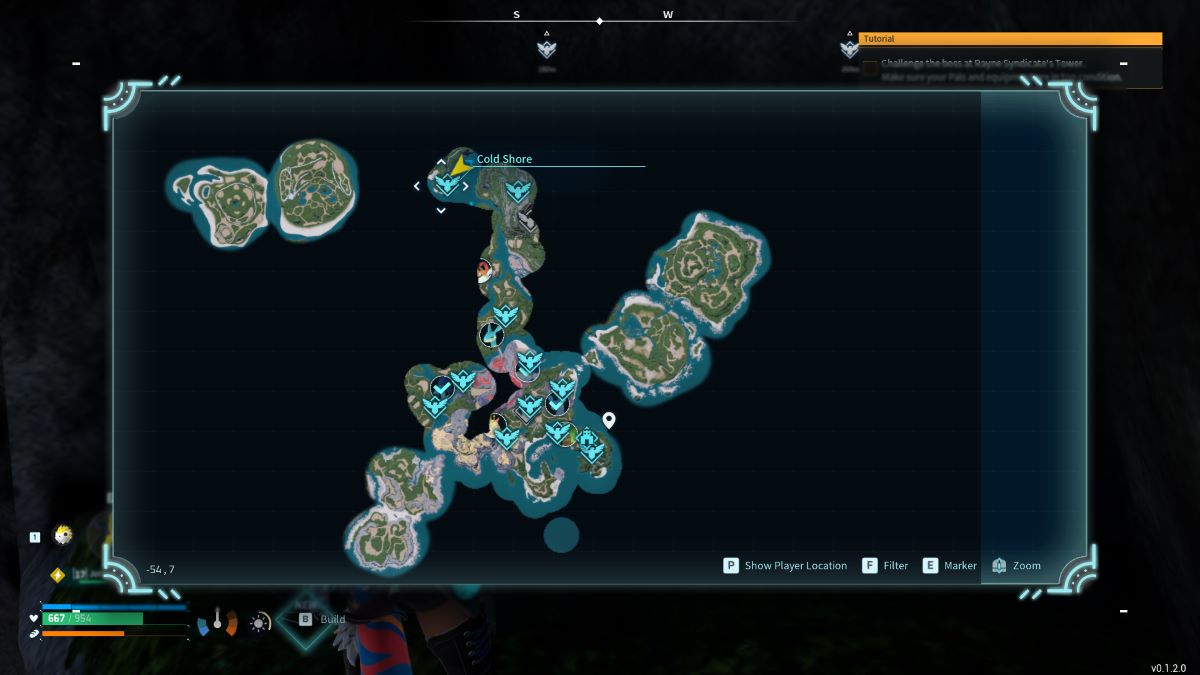Click the white pin custom marker

pyautogui.click(x=608, y=420)
